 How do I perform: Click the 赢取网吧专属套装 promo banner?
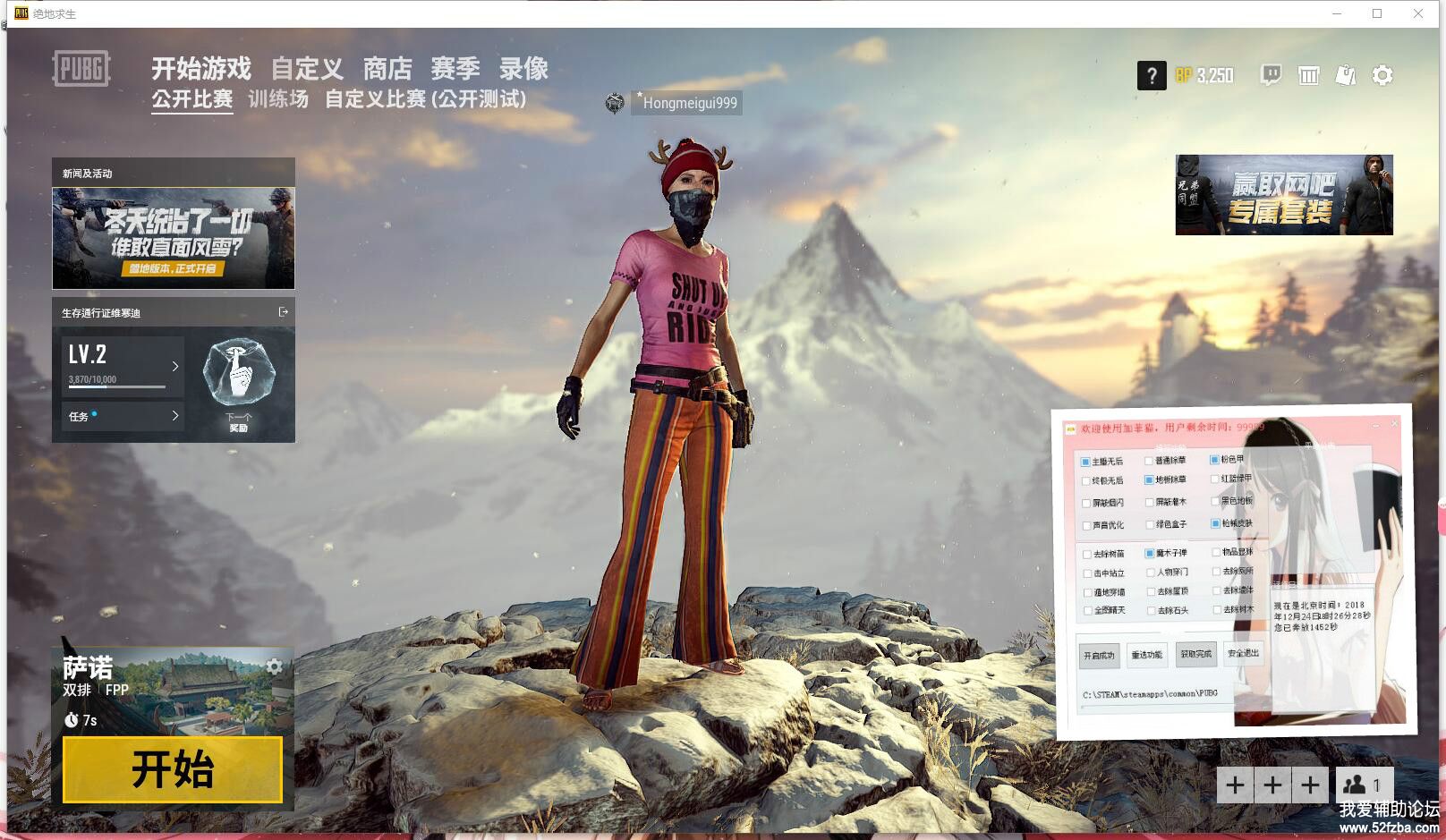[1283, 195]
